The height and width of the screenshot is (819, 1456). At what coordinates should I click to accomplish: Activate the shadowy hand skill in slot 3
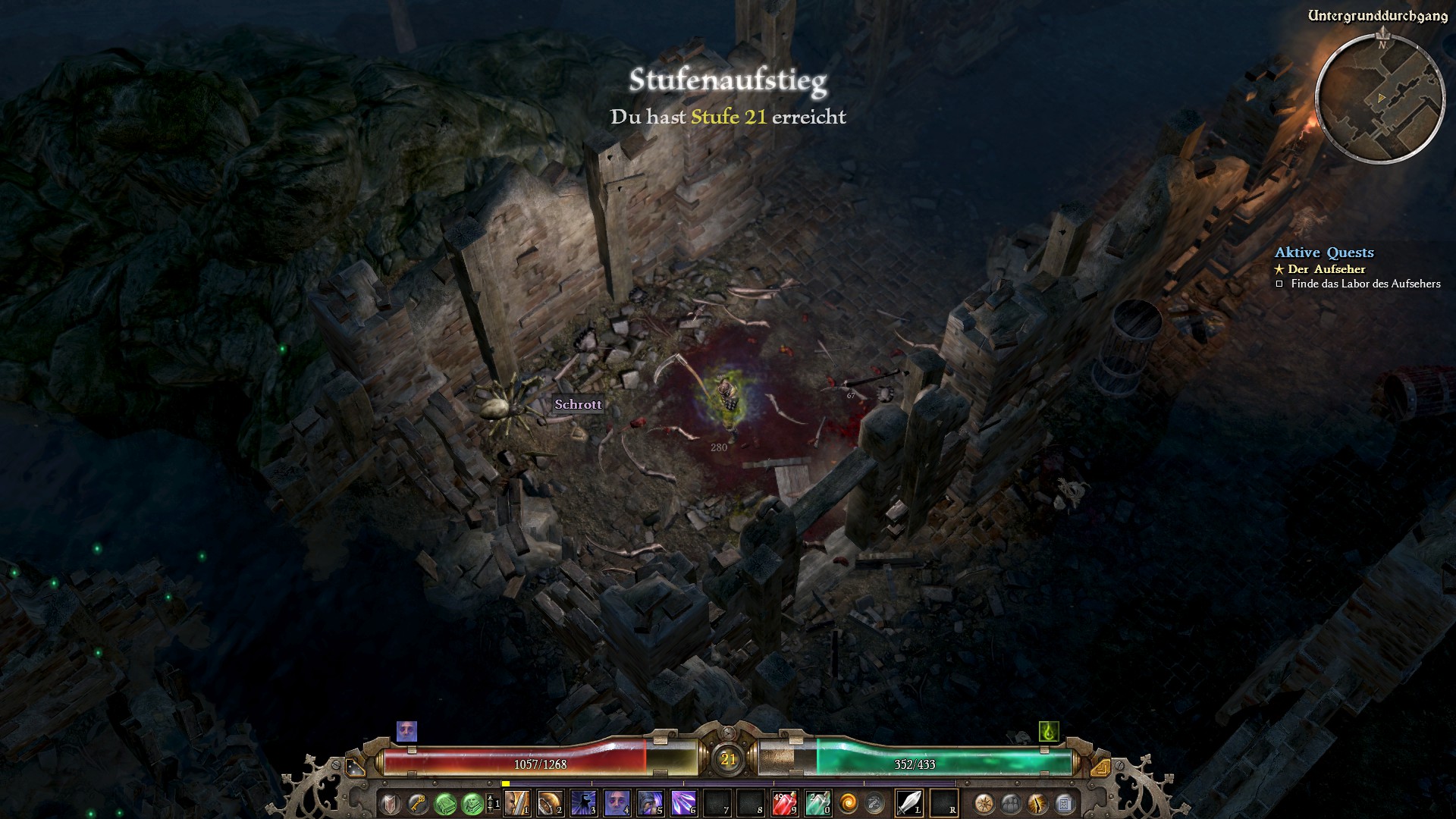583,802
